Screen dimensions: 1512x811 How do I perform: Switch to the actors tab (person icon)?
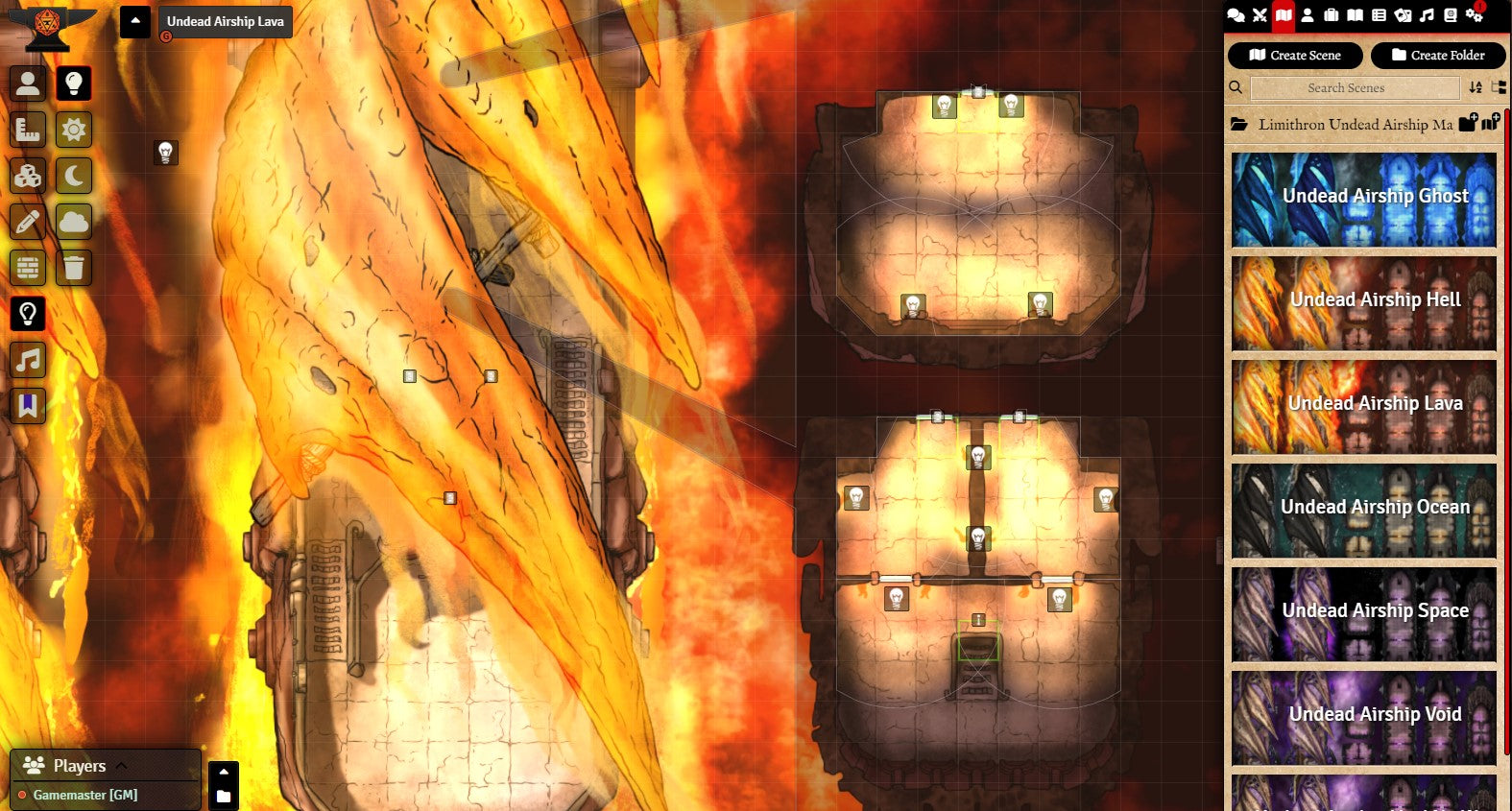pyautogui.click(x=1308, y=15)
